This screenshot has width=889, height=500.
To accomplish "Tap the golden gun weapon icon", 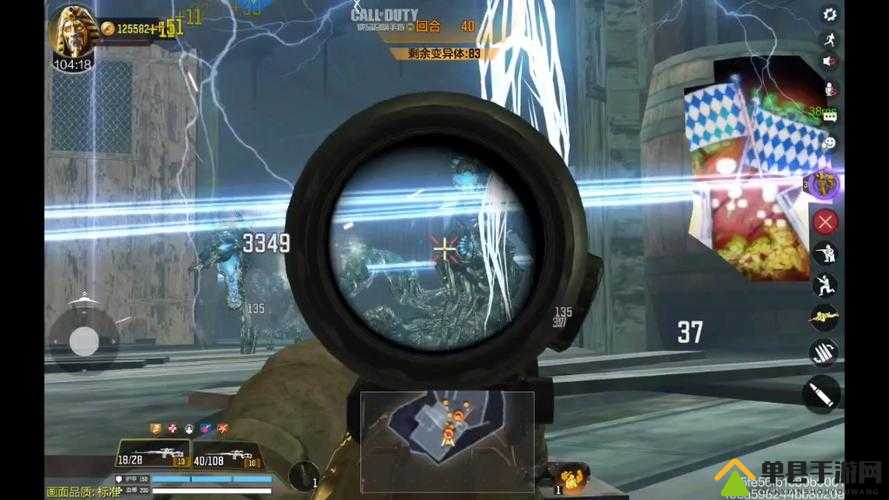I will click(x=826, y=317).
